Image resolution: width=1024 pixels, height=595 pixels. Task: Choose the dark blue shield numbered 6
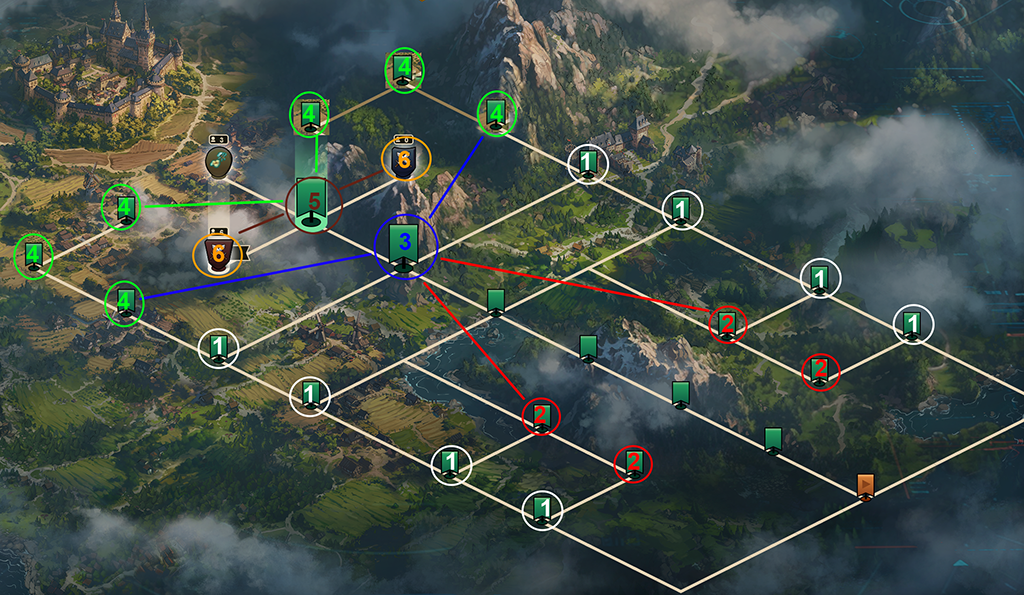[405, 160]
